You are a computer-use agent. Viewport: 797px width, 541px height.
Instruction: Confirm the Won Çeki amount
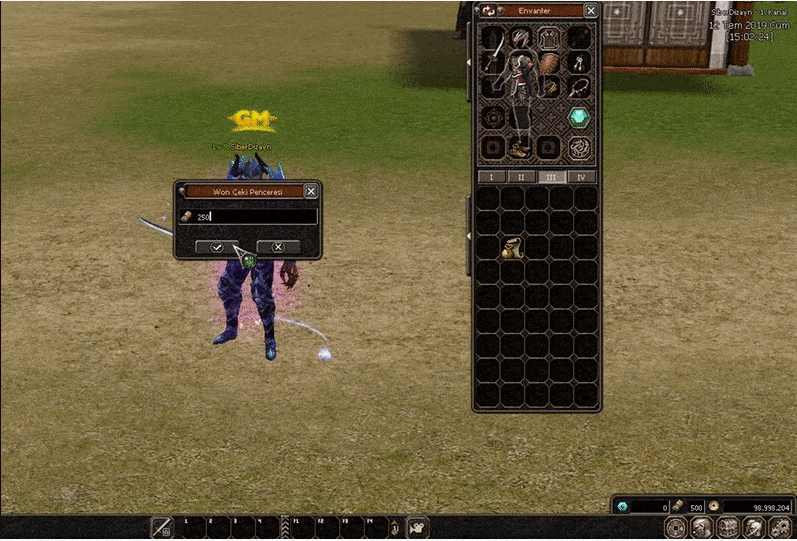(x=216, y=246)
